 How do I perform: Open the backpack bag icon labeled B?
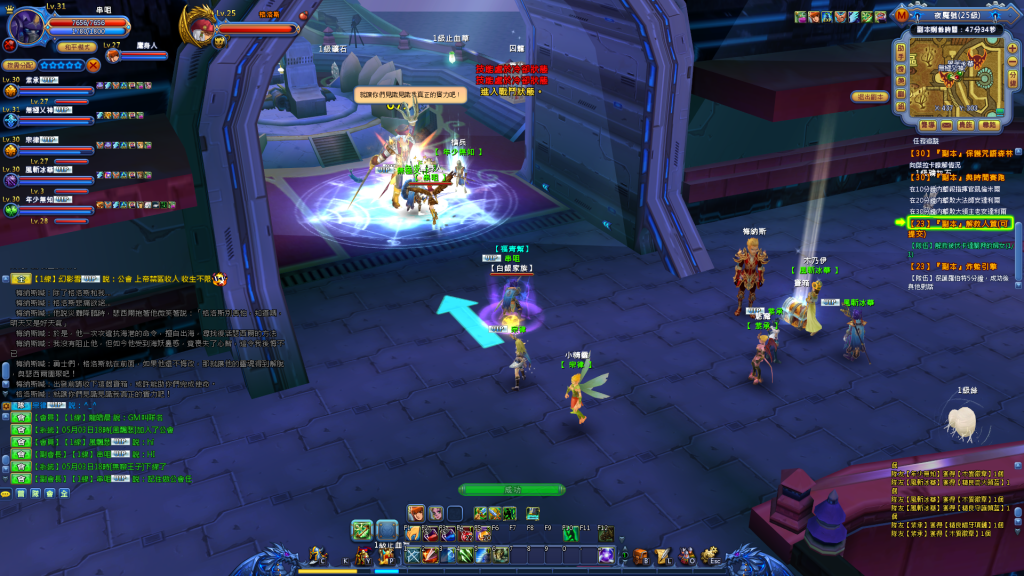click(x=641, y=555)
